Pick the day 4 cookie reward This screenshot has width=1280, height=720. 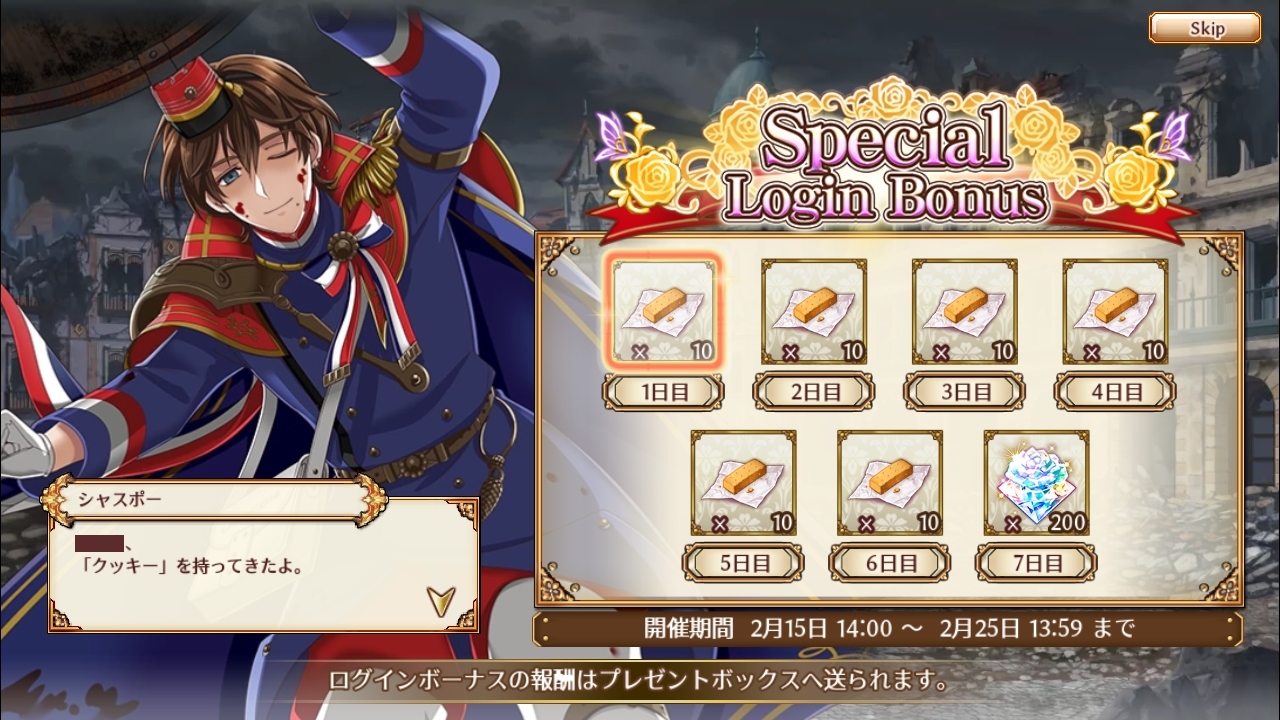point(1115,312)
